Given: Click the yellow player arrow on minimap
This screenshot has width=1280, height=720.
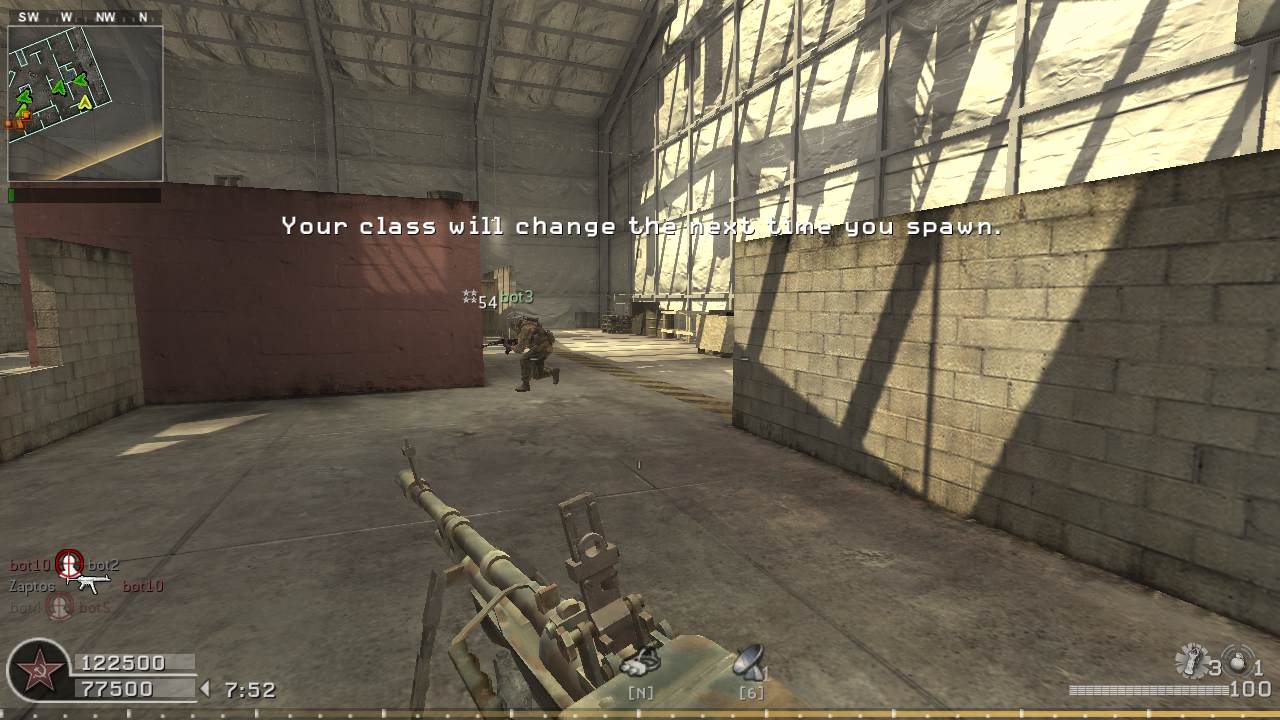Looking at the screenshot, I should tap(85, 101).
